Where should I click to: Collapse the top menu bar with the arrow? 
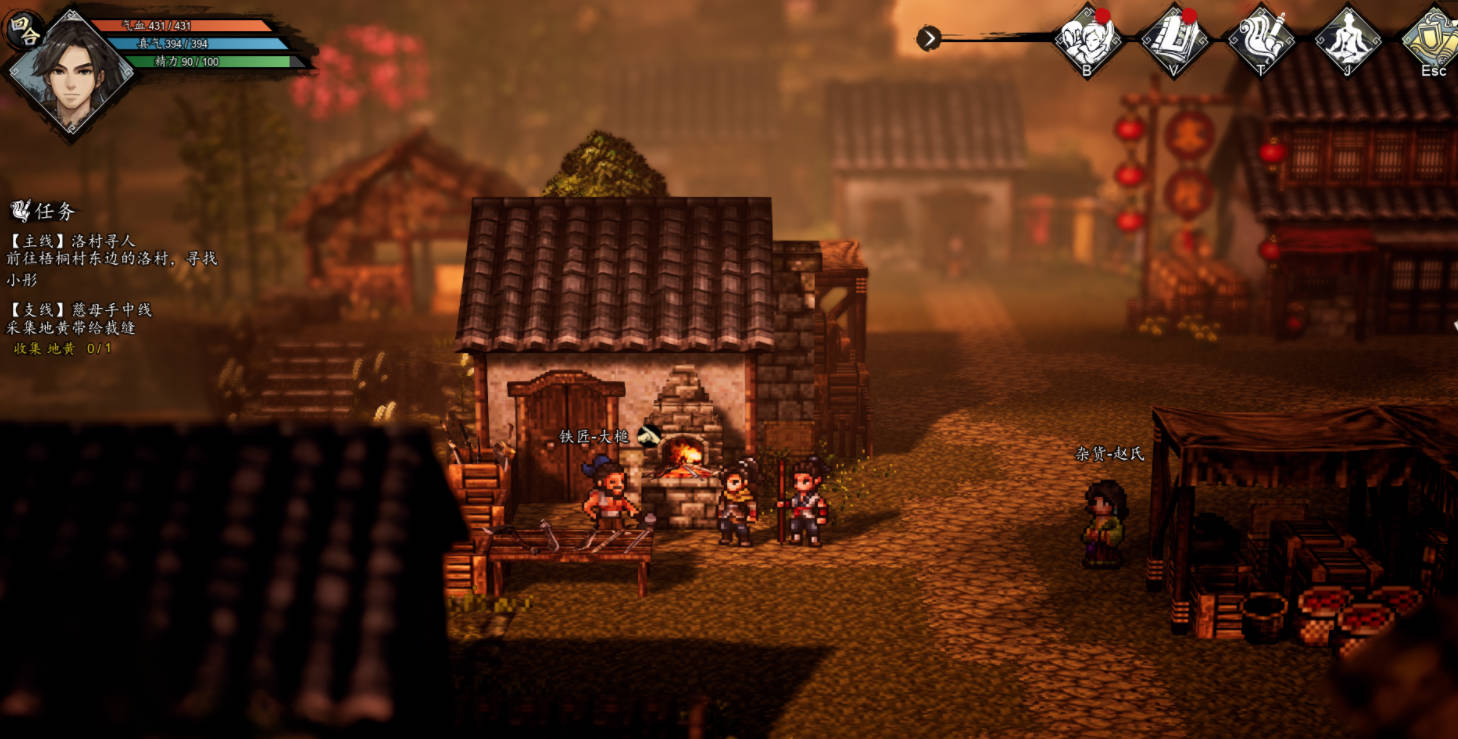929,38
